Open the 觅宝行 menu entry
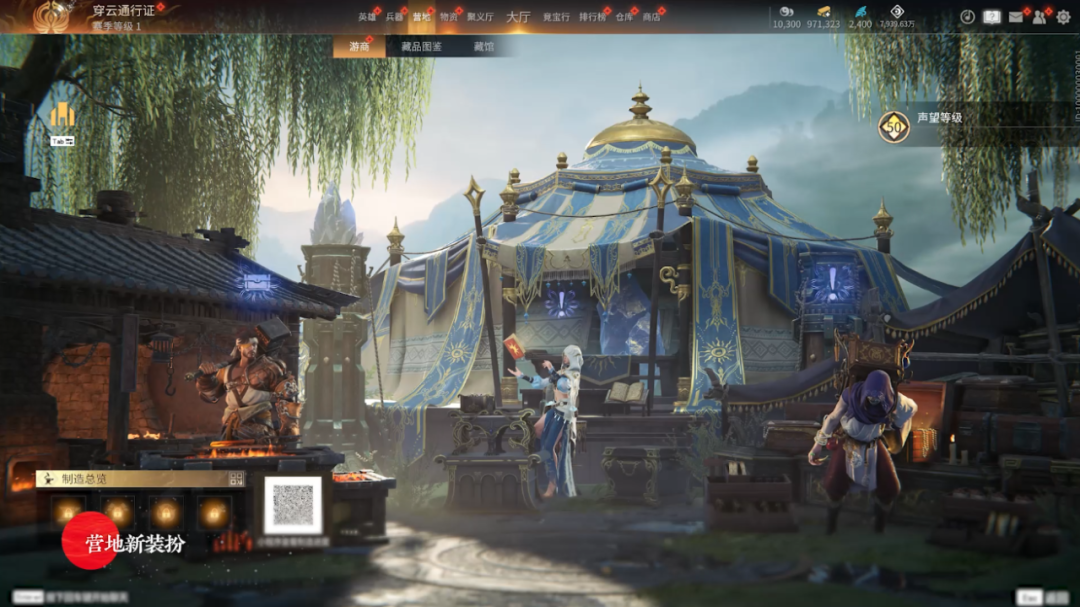Image resolution: width=1080 pixels, height=607 pixels. tap(556, 17)
